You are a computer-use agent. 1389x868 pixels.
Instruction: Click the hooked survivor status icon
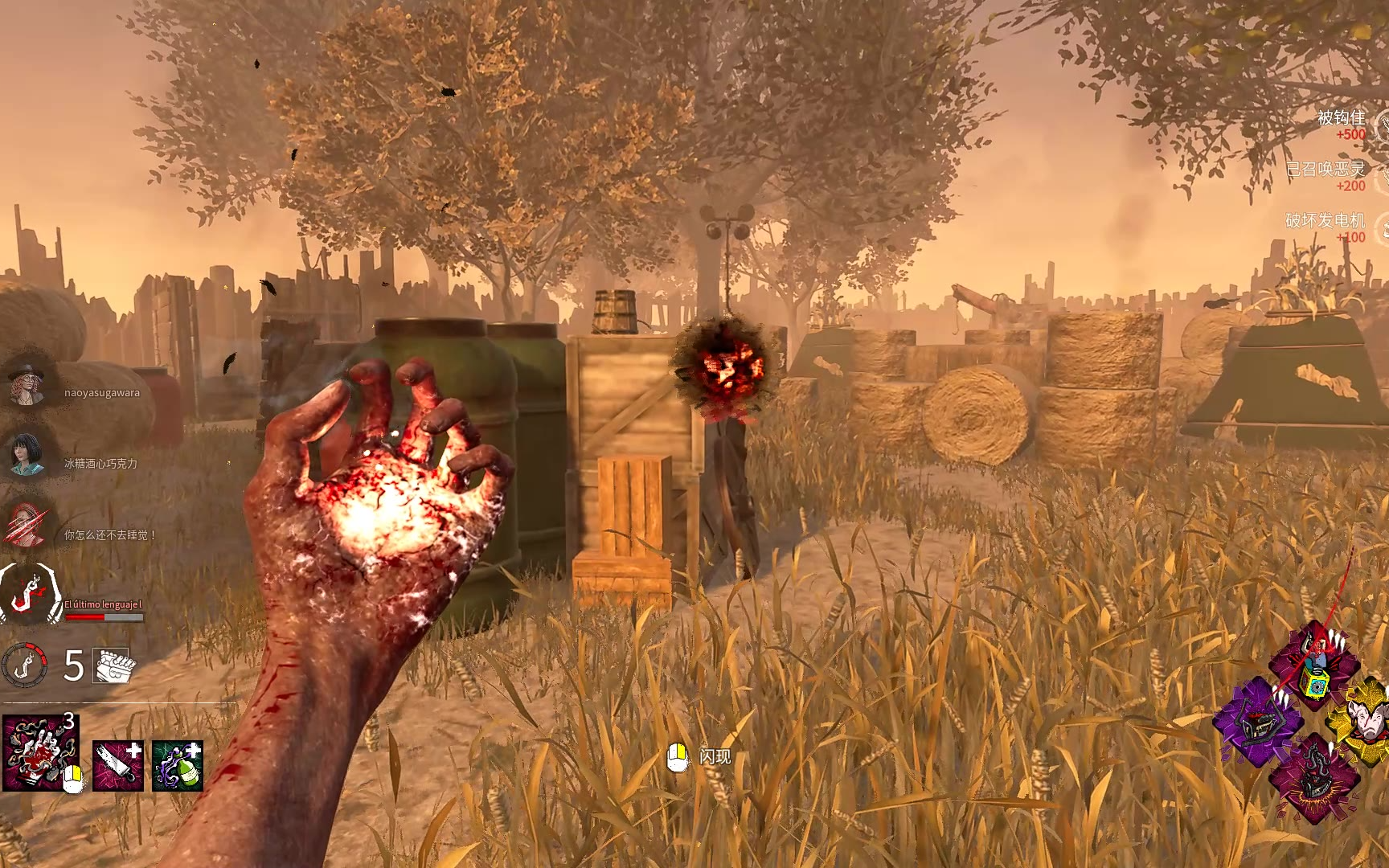point(30,596)
